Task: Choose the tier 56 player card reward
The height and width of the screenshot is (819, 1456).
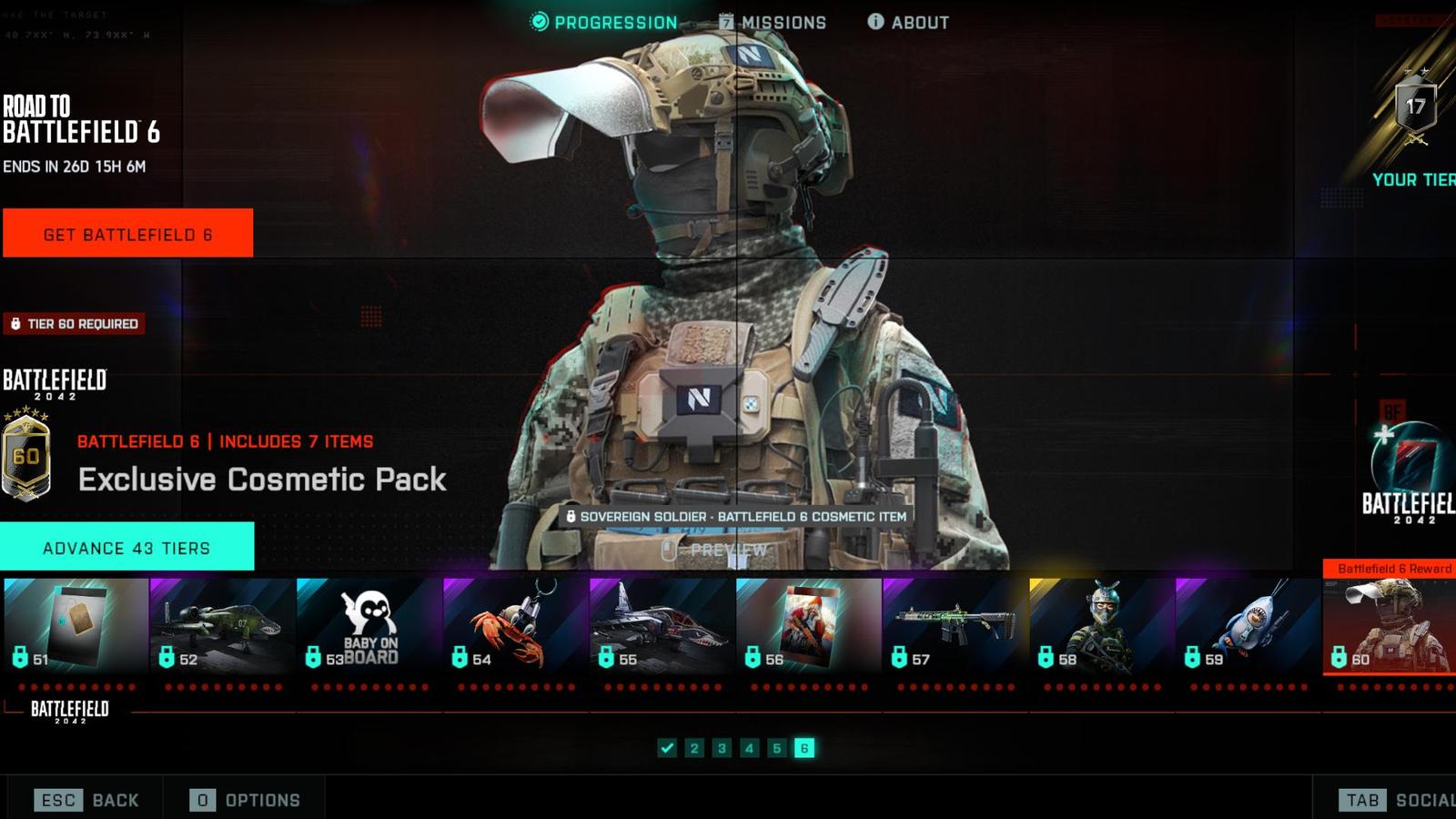Action: click(x=809, y=625)
